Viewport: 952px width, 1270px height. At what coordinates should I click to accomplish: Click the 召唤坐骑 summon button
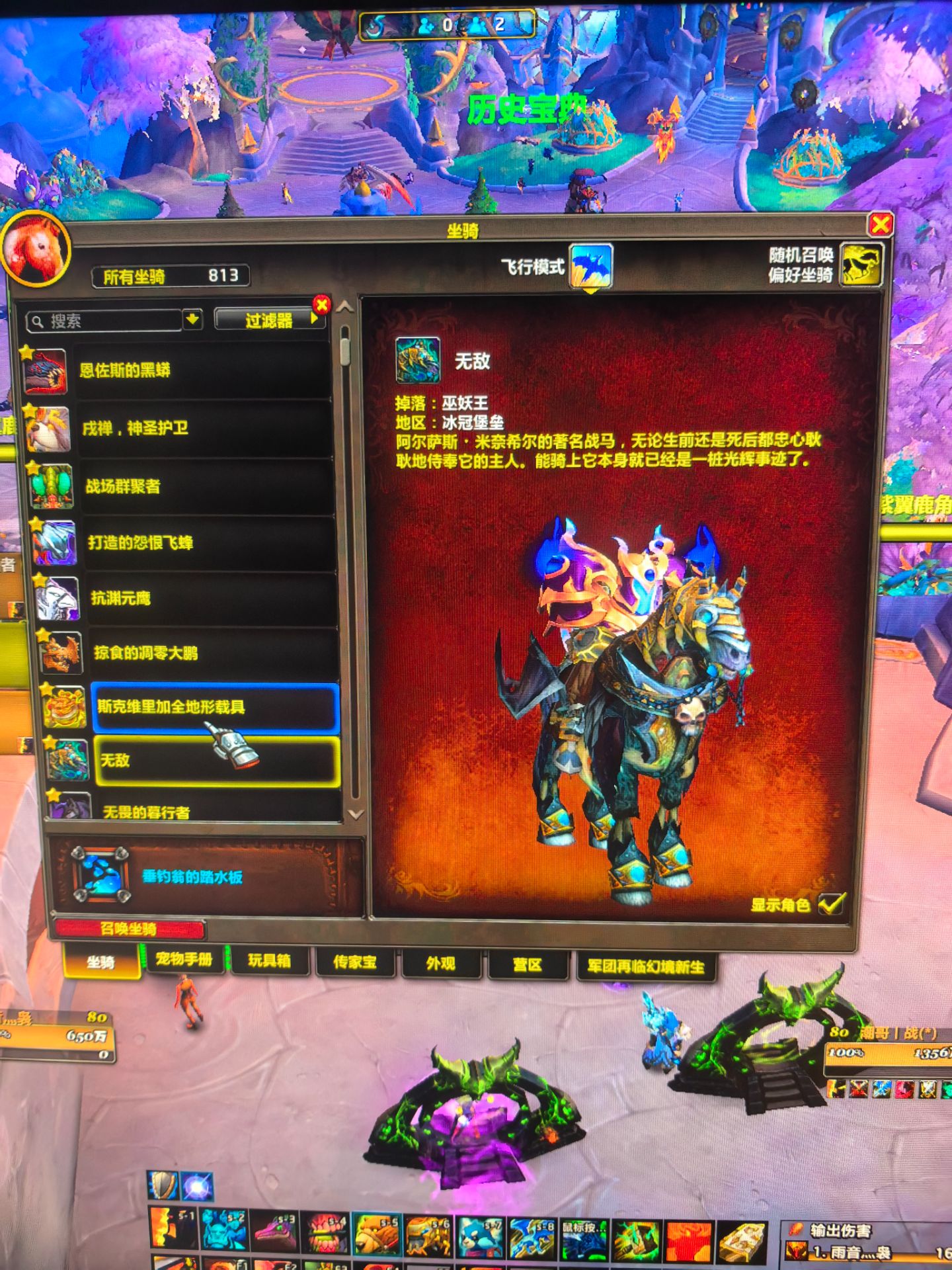pyautogui.click(x=130, y=929)
